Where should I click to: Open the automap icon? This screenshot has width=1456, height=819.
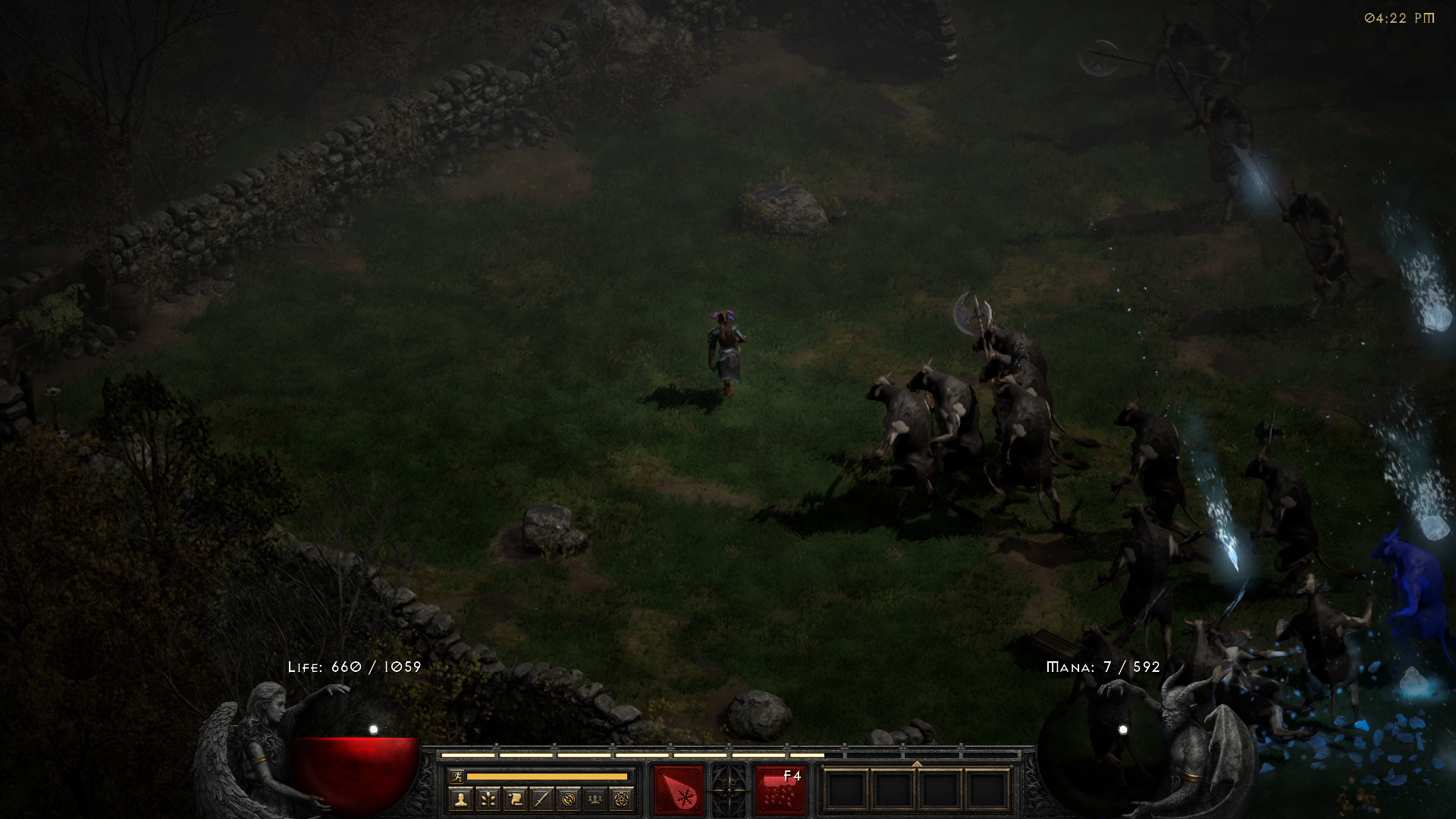(569, 799)
